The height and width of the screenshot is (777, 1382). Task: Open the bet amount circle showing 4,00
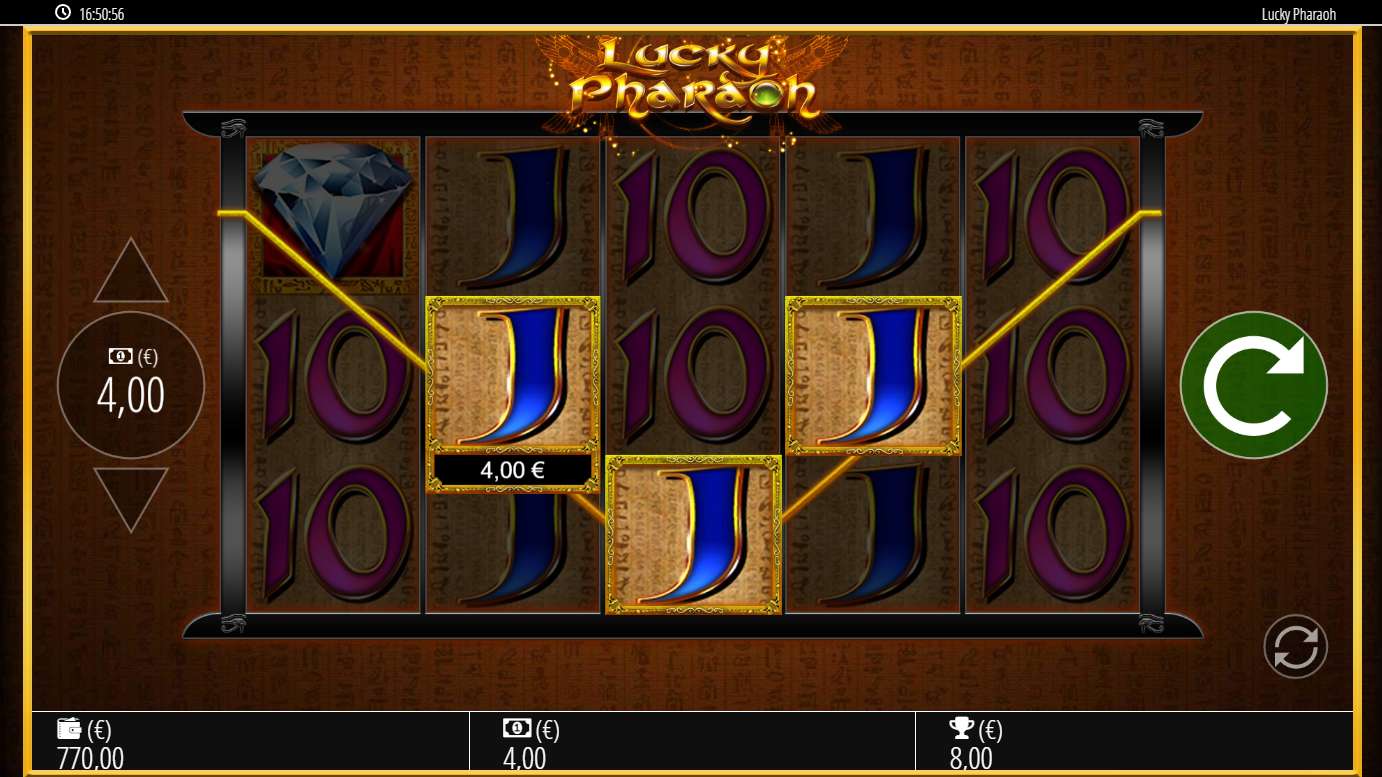click(x=131, y=385)
